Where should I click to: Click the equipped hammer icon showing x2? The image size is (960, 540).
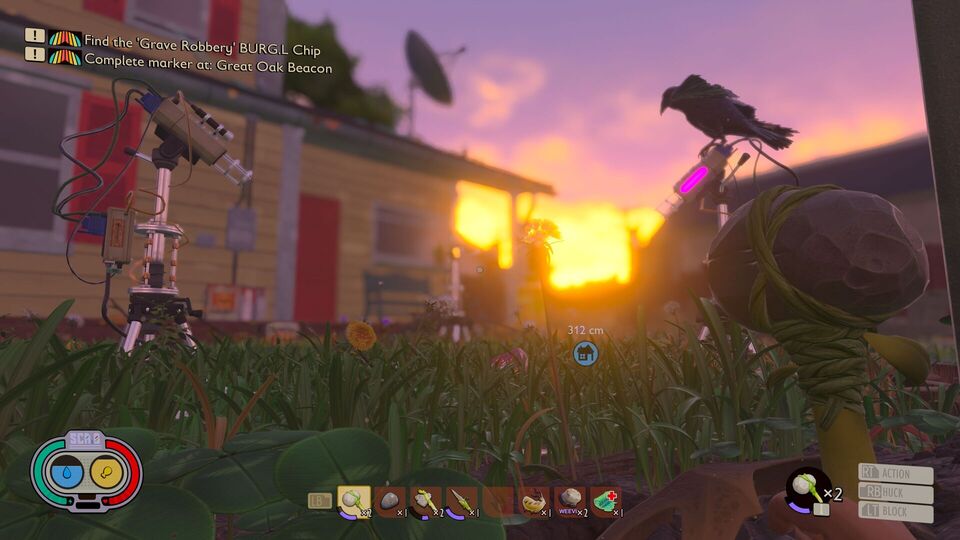coord(808,488)
